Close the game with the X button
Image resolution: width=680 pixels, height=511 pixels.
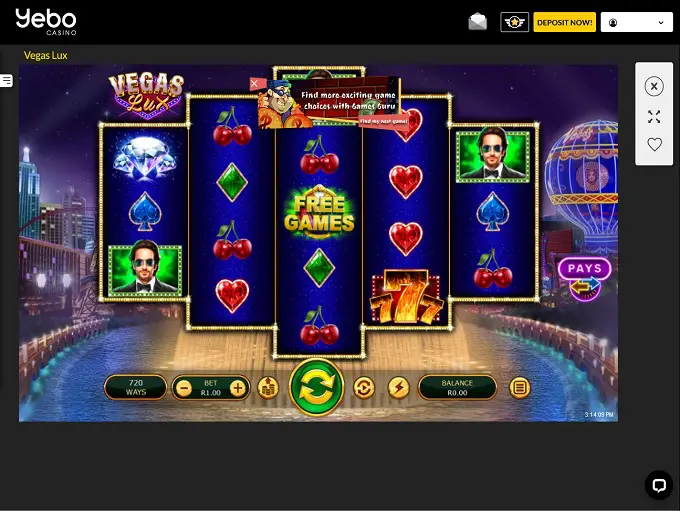pyautogui.click(x=654, y=87)
